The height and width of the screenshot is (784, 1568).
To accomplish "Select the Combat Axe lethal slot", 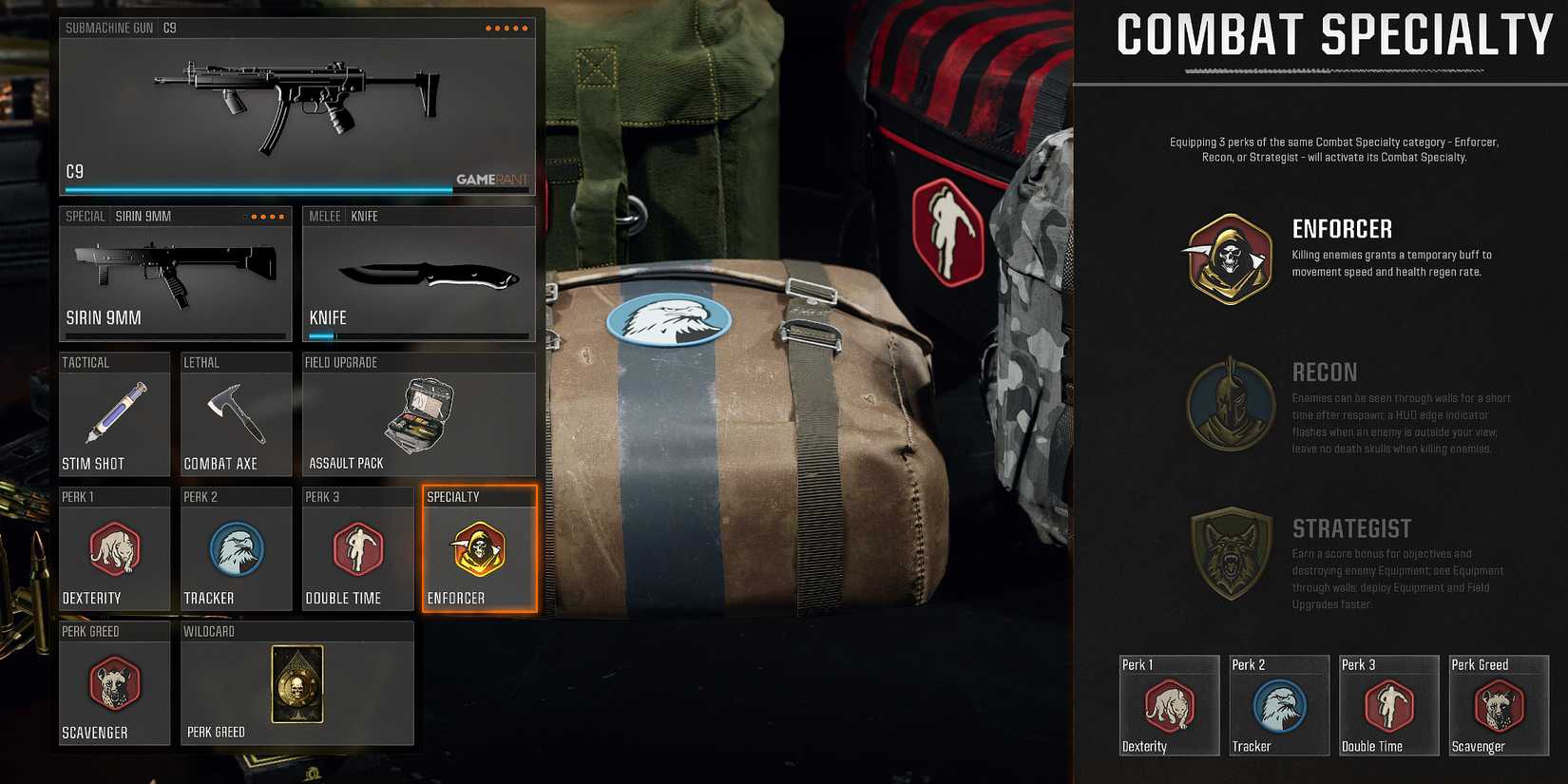I will (236, 413).
